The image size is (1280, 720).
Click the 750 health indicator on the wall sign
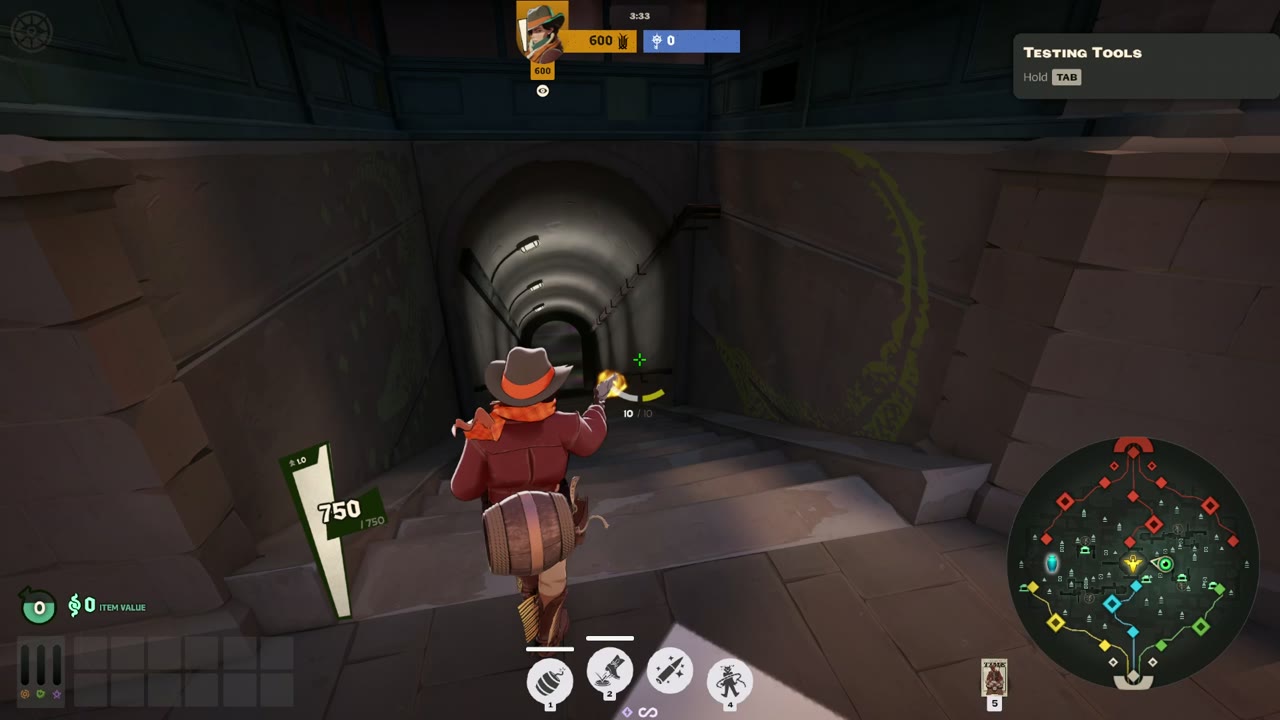pos(342,510)
